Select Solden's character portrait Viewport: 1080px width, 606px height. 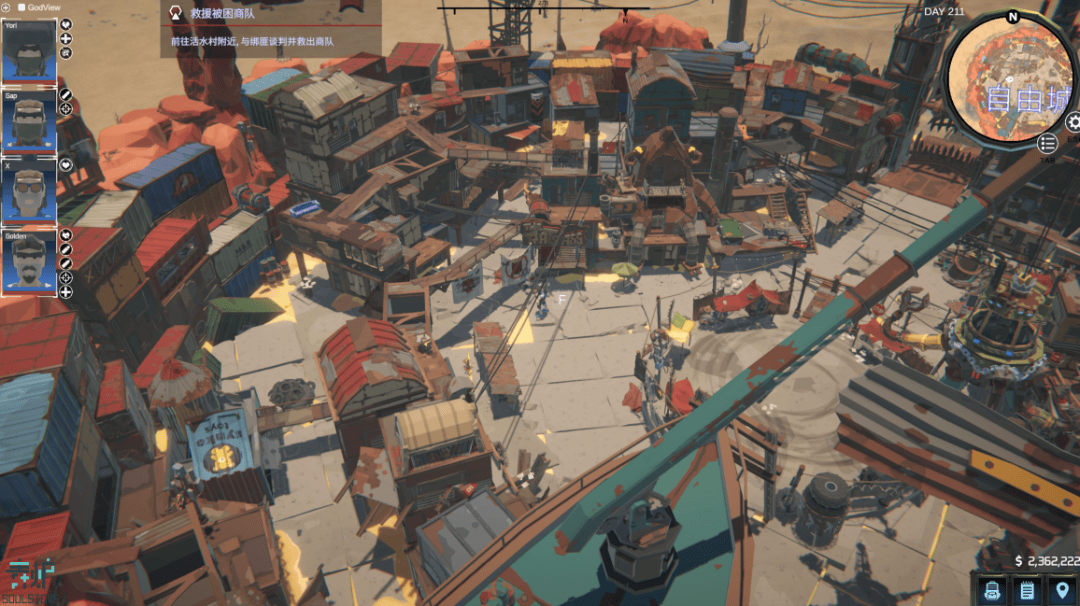tap(29, 262)
